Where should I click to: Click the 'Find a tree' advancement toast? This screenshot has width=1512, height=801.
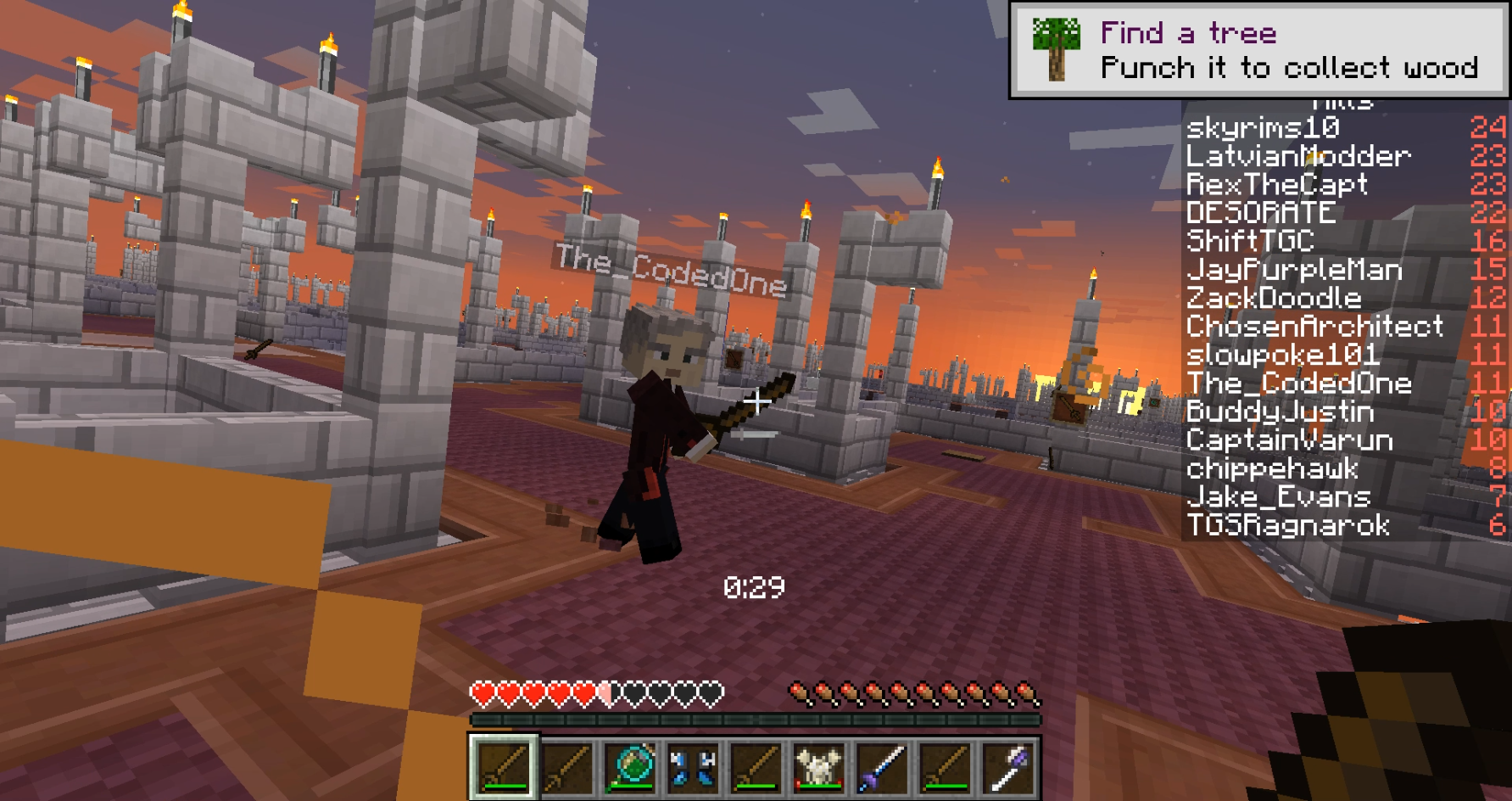click(x=1259, y=50)
